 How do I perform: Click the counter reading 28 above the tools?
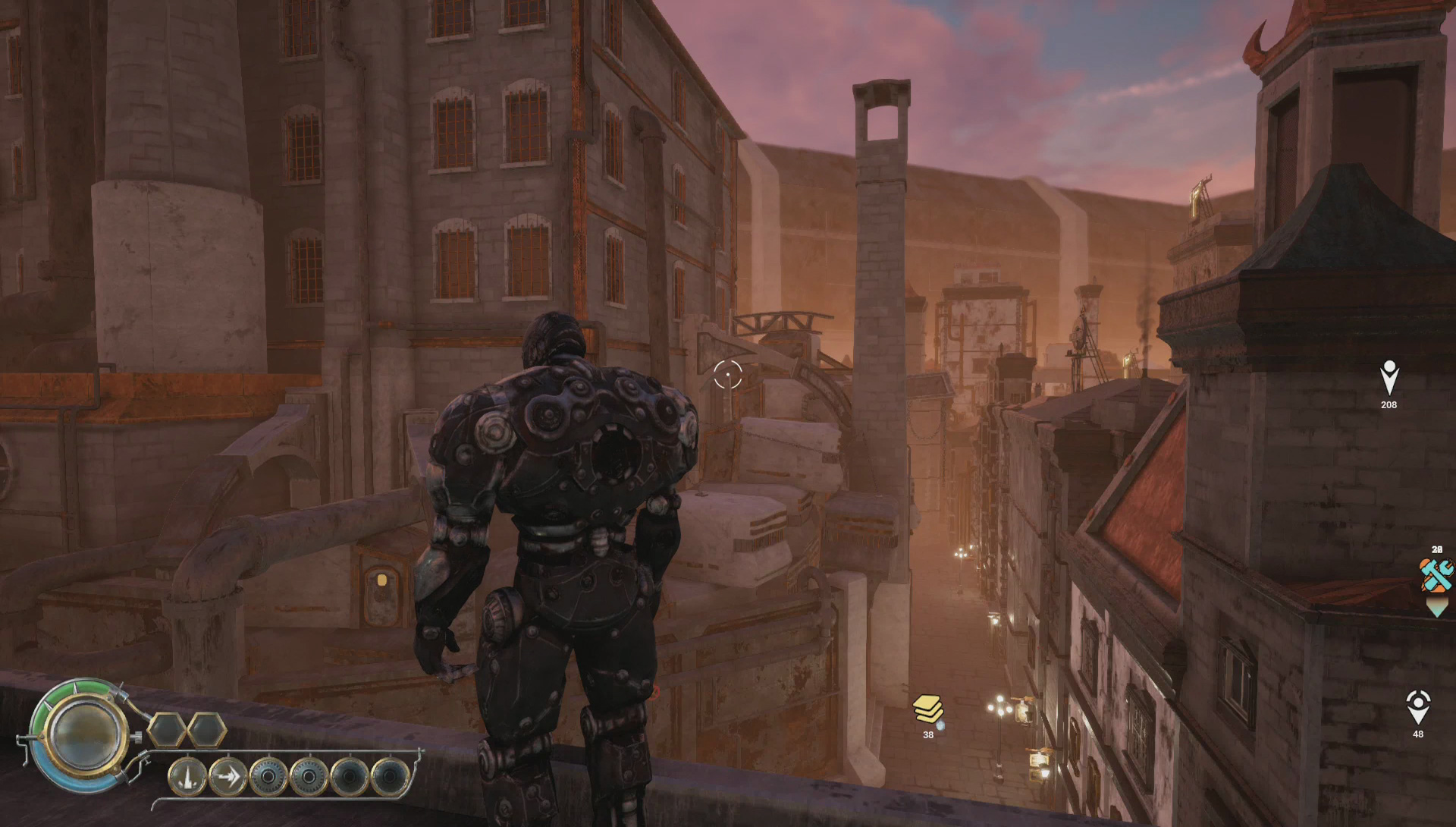[x=1437, y=549]
